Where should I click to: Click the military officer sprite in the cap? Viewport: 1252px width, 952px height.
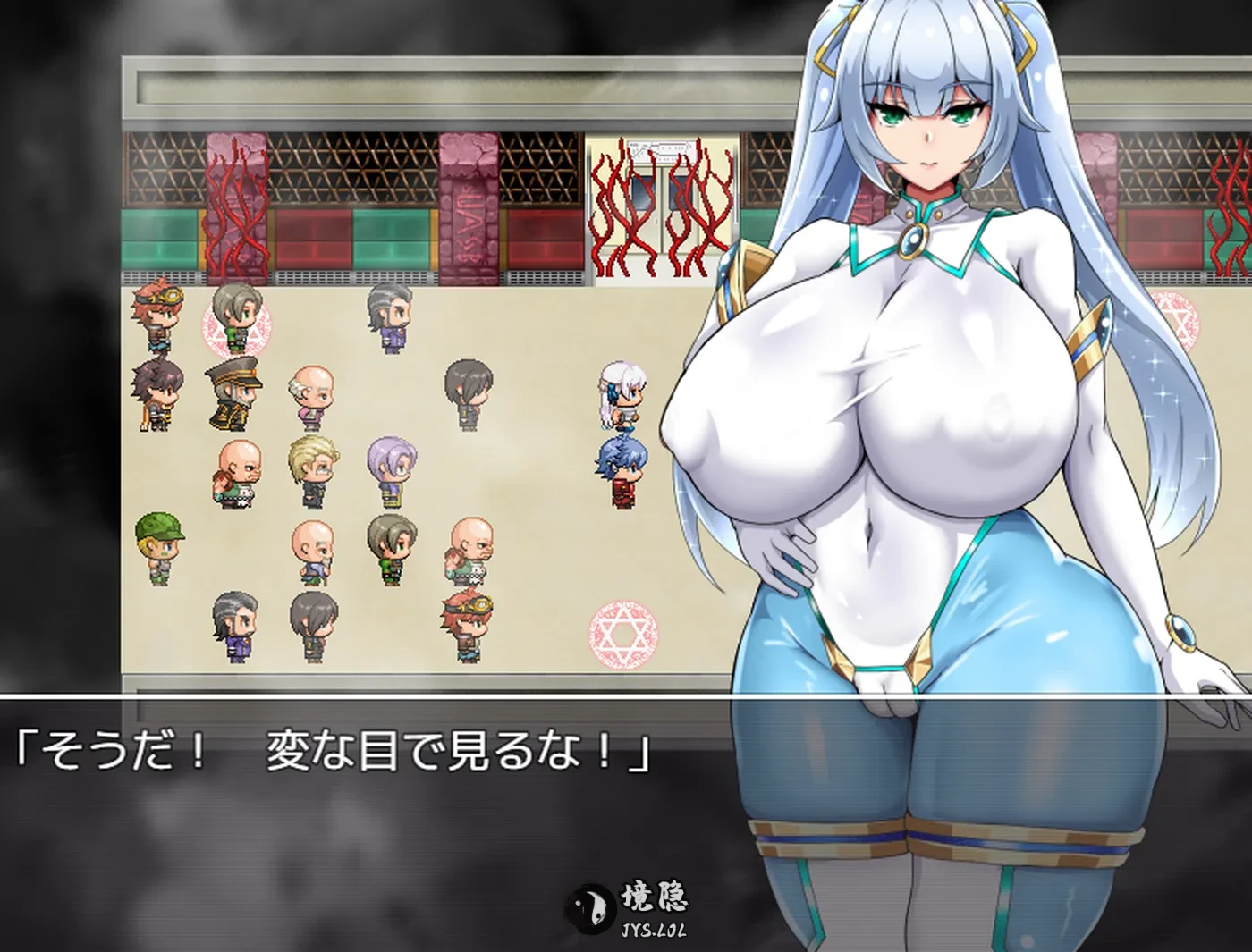coord(233,390)
